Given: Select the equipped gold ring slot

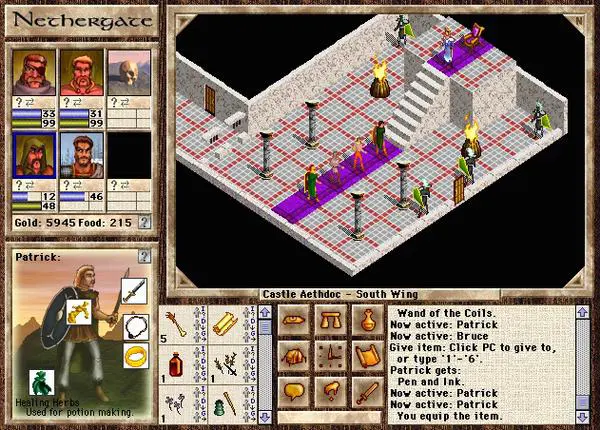Looking at the screenshot, I should [x=134, y=354].
